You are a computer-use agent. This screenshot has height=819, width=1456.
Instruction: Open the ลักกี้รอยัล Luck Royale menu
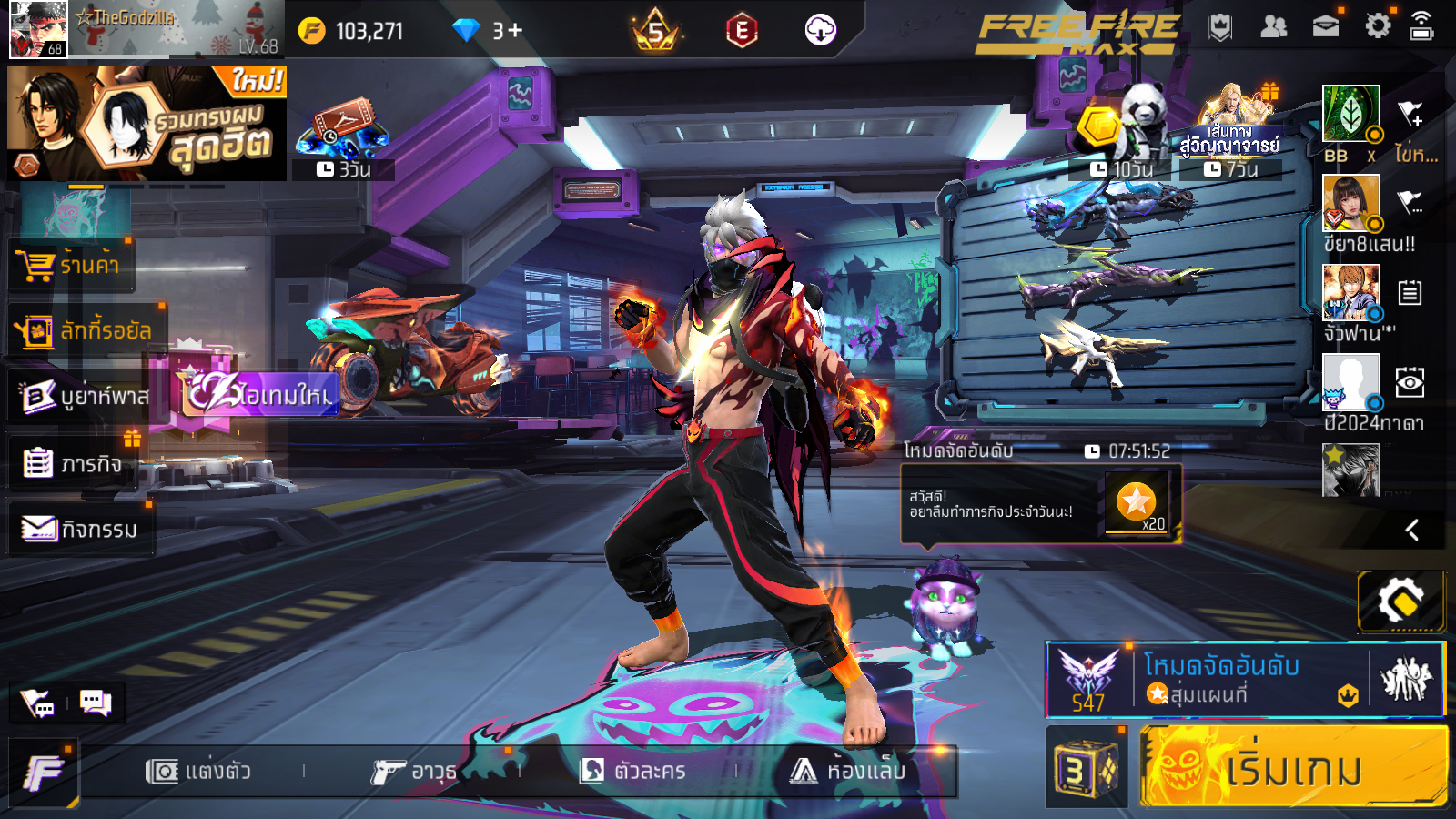[85, 330]
